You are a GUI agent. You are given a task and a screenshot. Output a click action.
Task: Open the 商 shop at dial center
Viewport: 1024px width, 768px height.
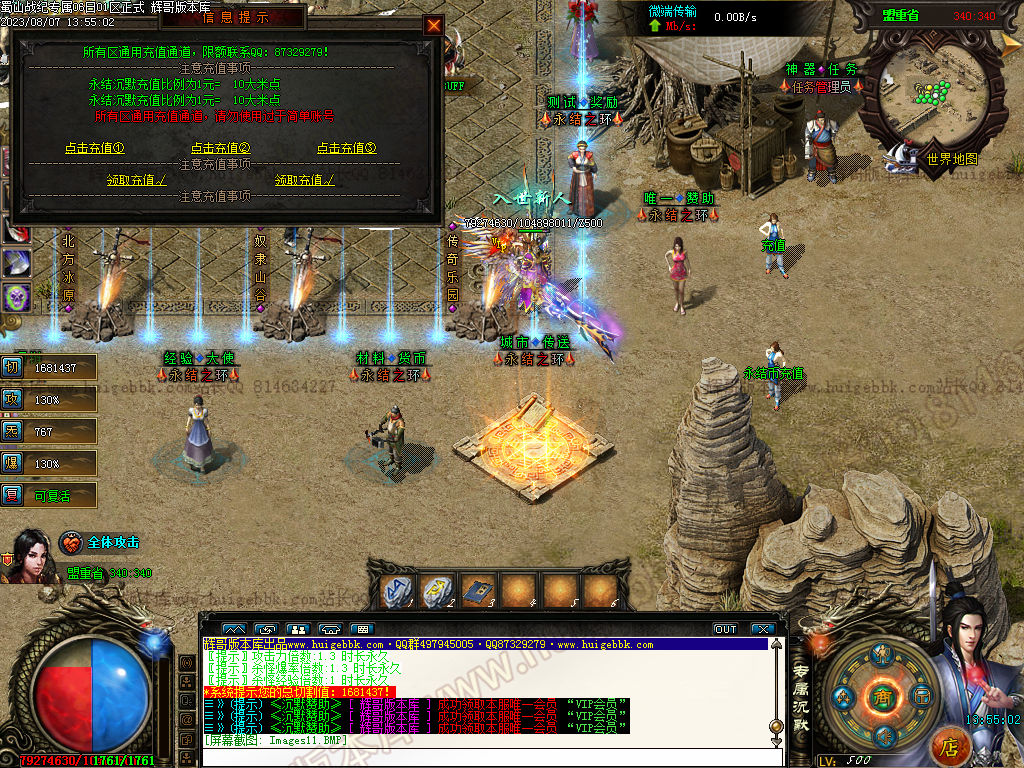pos(882,697)
